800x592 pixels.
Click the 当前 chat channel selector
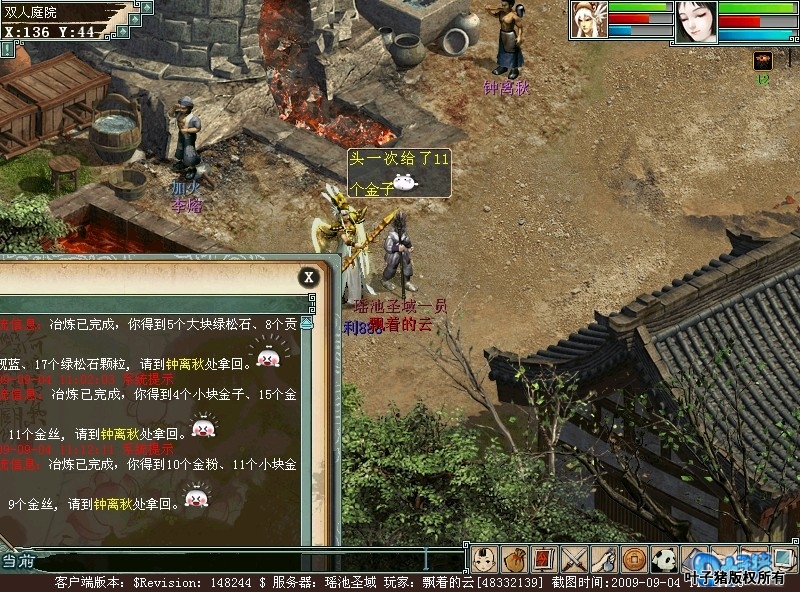(18, 560)
